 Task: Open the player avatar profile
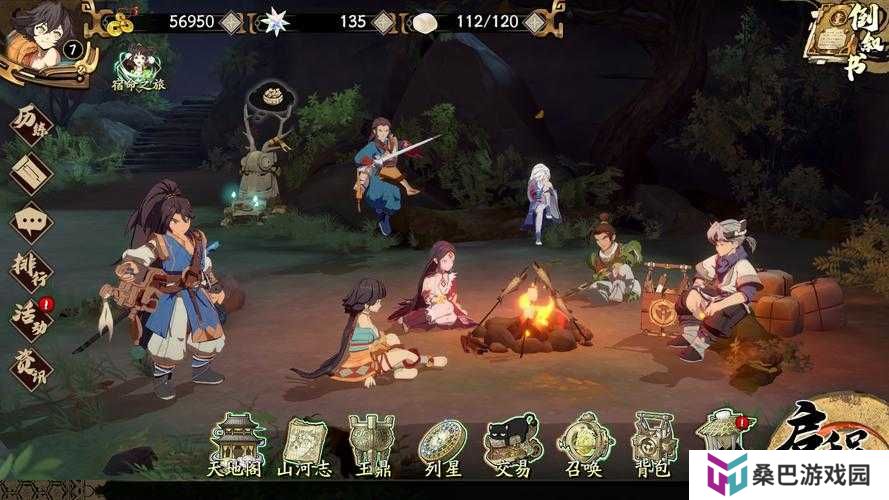coord(33,35)
